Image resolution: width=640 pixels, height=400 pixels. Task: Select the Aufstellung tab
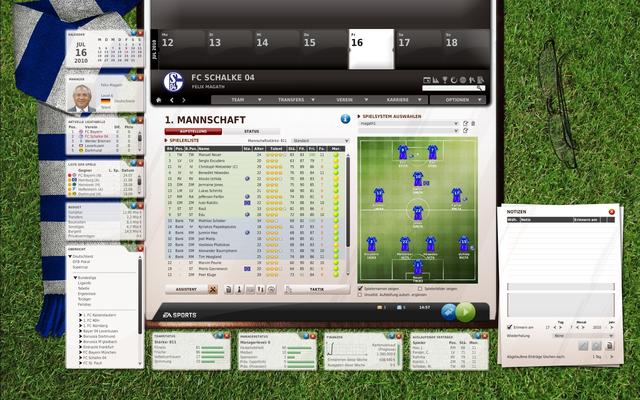193,131
